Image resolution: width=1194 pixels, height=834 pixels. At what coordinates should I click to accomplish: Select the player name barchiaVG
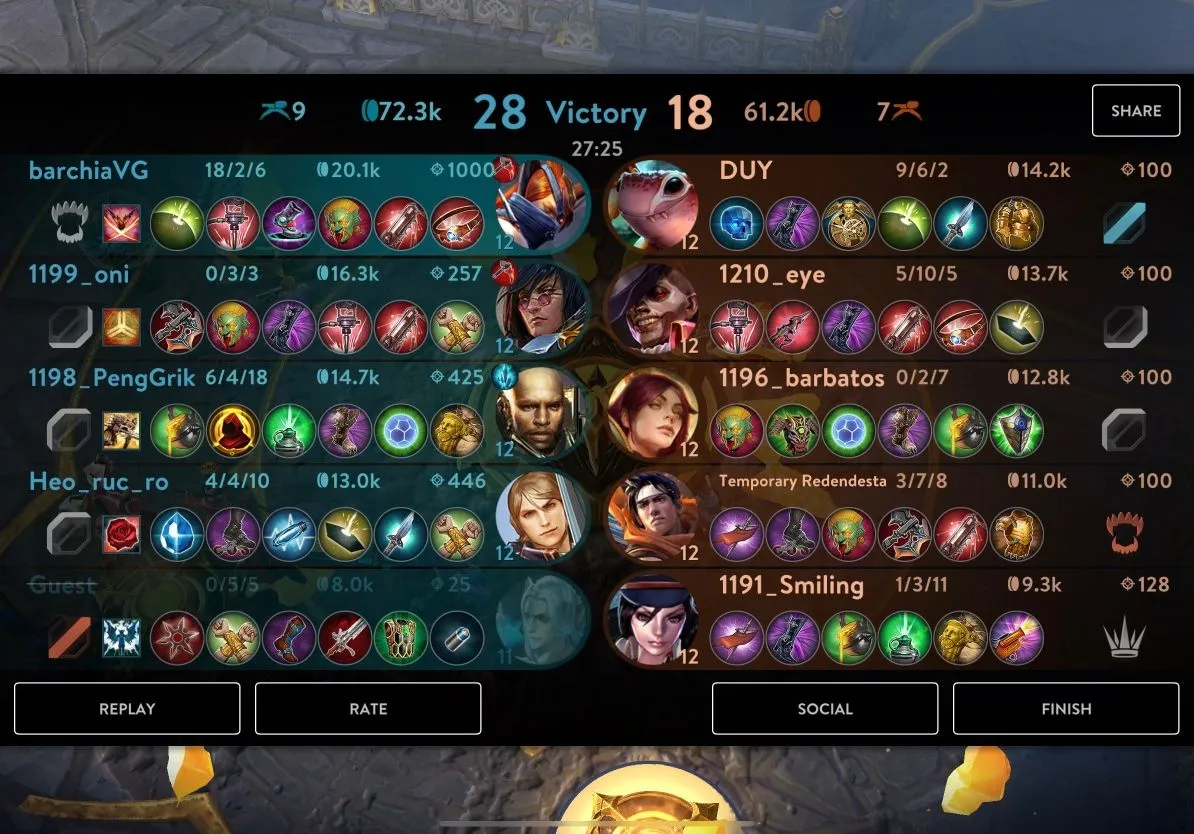coord(89,170)
